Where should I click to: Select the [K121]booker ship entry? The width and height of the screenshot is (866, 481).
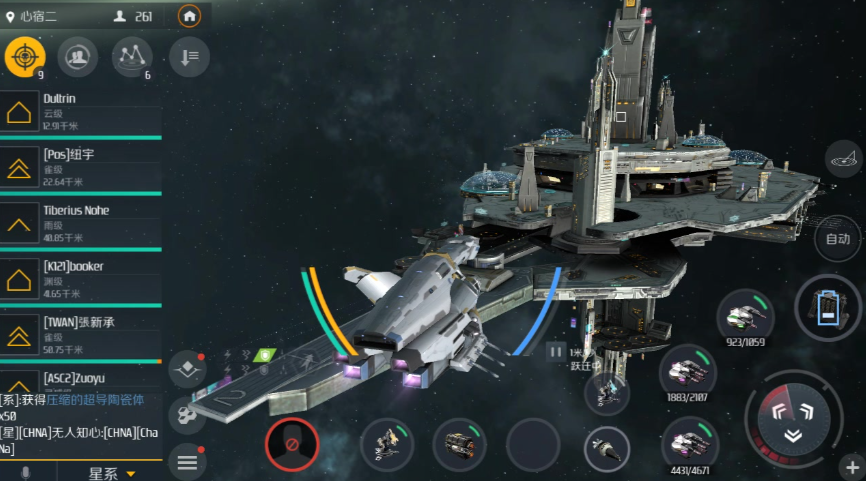tap(80, 279)
